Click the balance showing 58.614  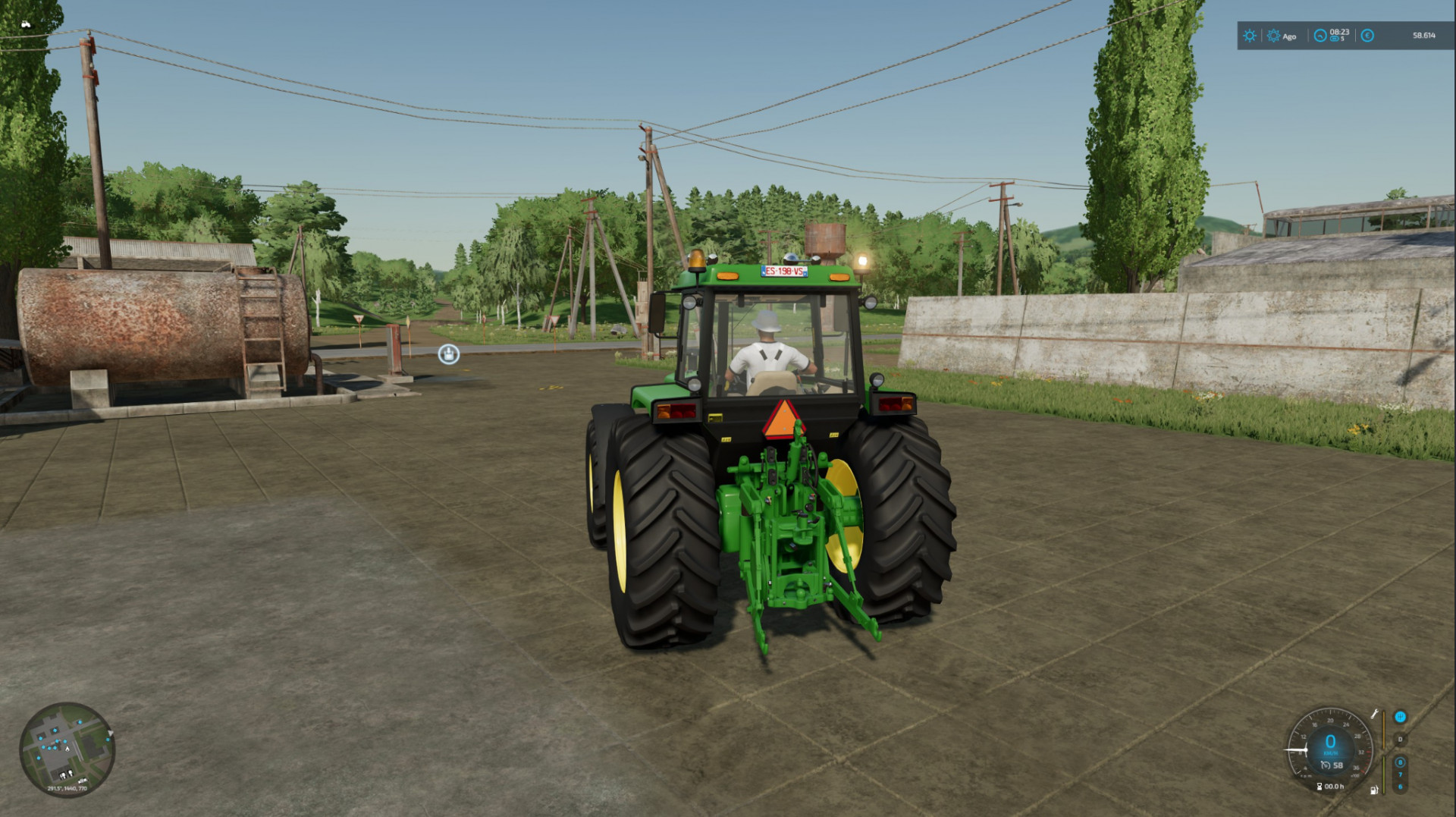(x=1424, y=36)
